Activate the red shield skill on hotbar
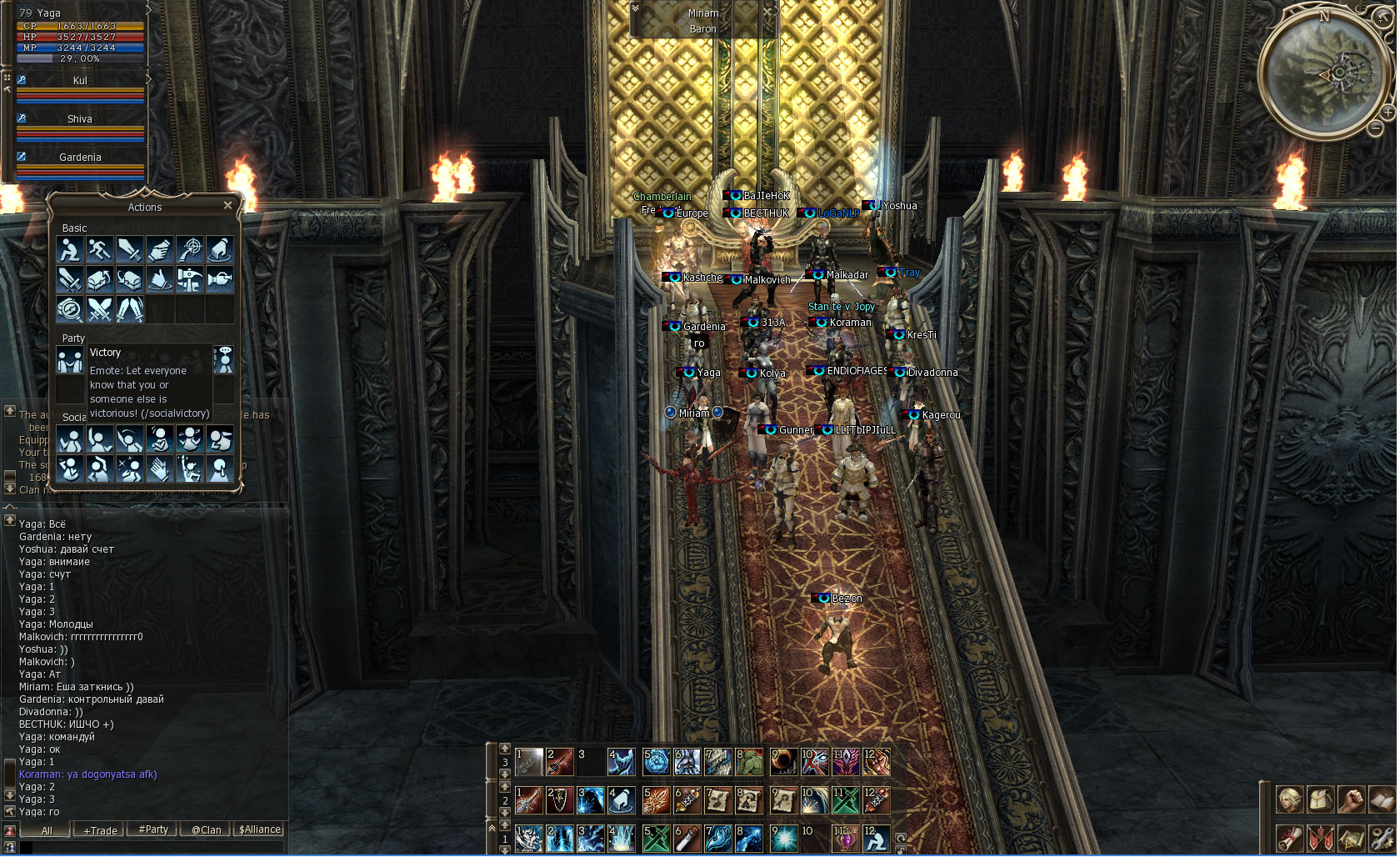This screenshot has height=857, width=1400. click(x=560, y=799)
